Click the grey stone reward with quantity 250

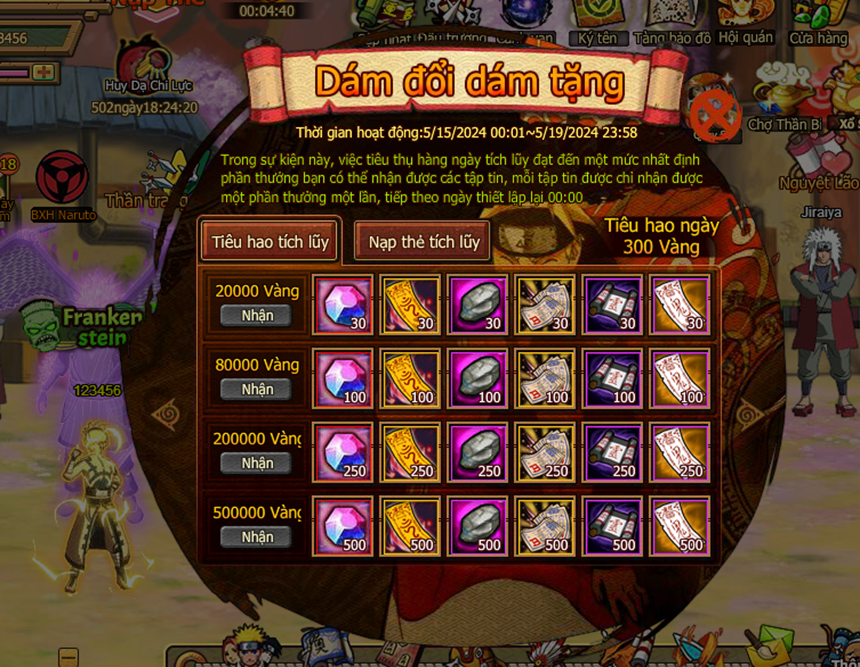tap(477, 453)
